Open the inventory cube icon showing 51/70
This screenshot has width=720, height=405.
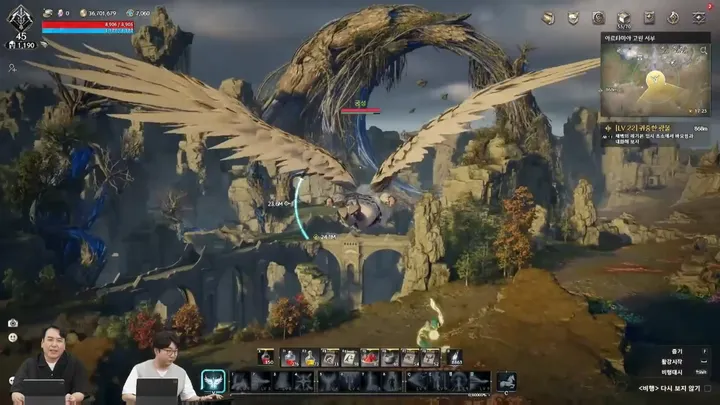(x=622, y=19)
